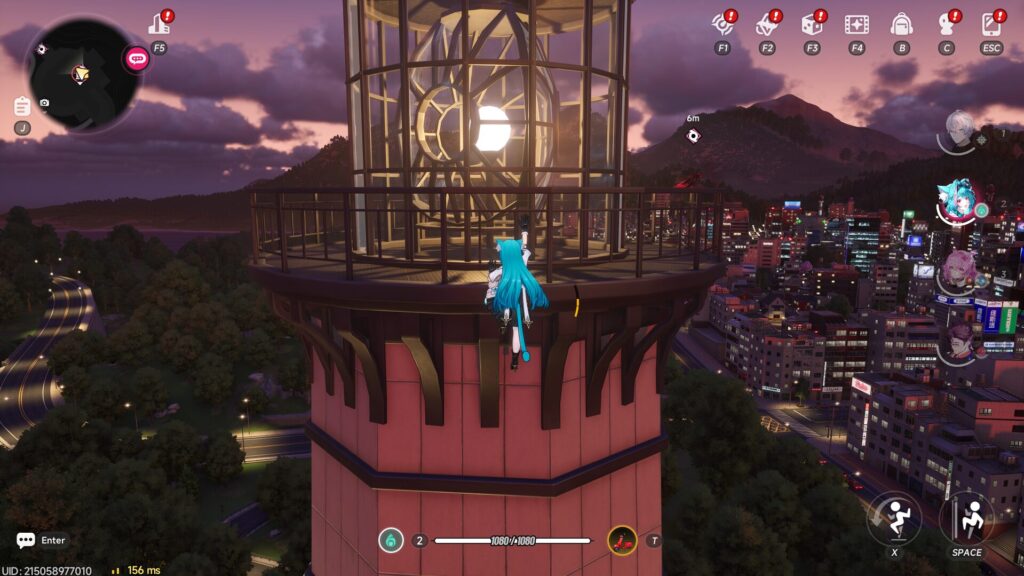The width and height of the screenshot is (1024, 576).
Task: Open the dice icon menu
Action: [811, 24]
